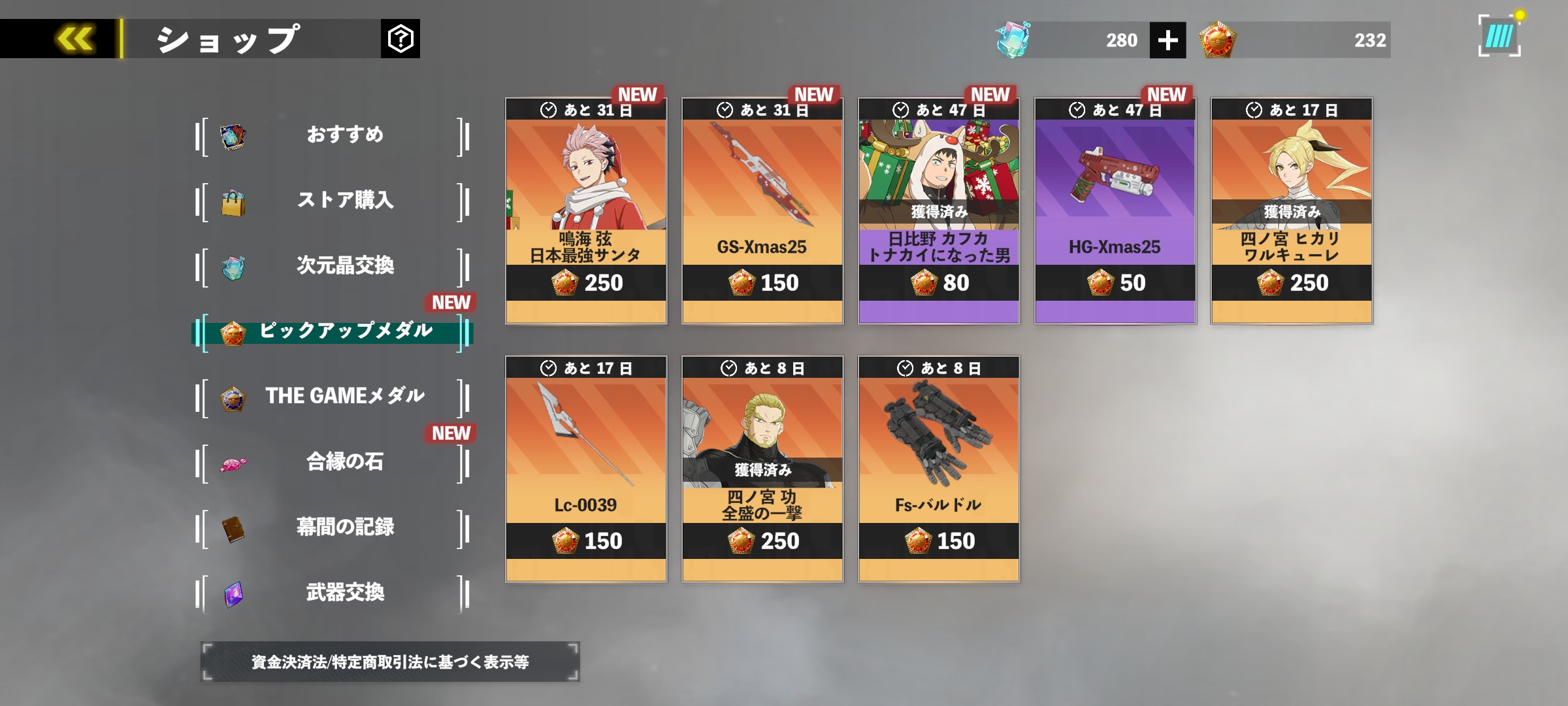Viewport: 1568px width, 706px height.
Task: Select the 日比野 カフカ reindeer card
Action: [939, 210]
